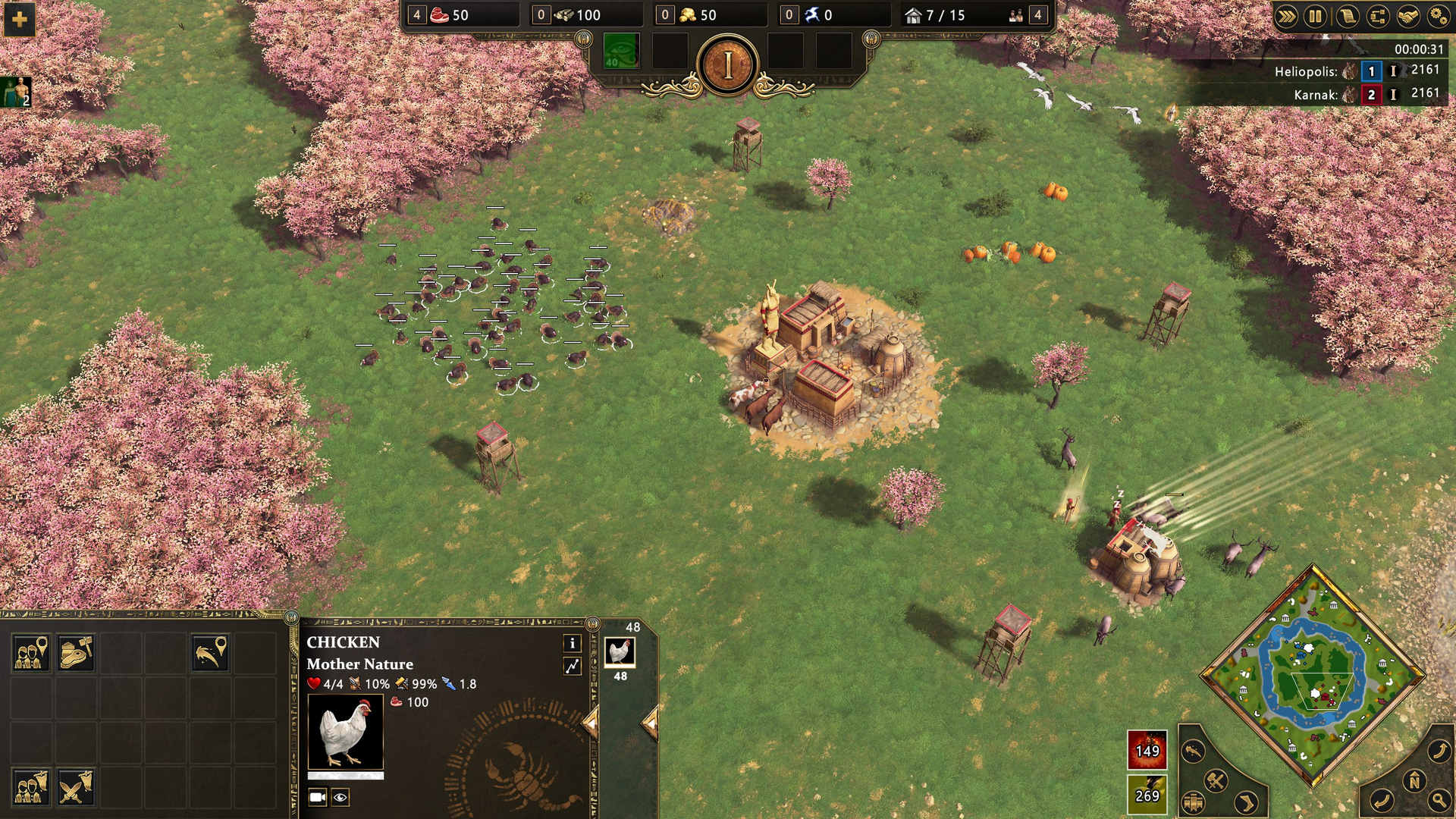Open the objectives scroll button
Viewport: 1456px width, 819px height.
(1348, 16)
